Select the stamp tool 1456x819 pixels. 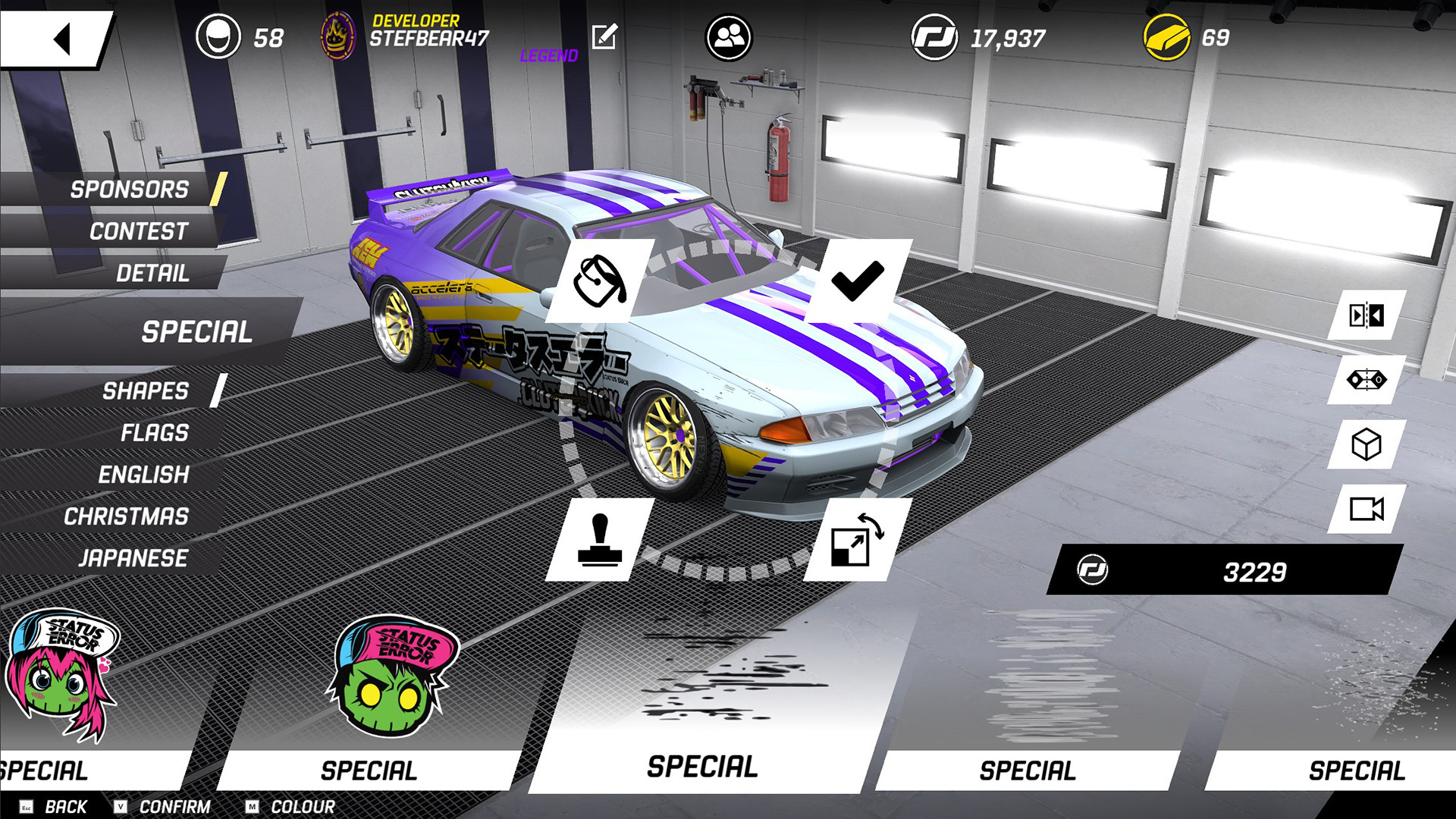point(599,539)
